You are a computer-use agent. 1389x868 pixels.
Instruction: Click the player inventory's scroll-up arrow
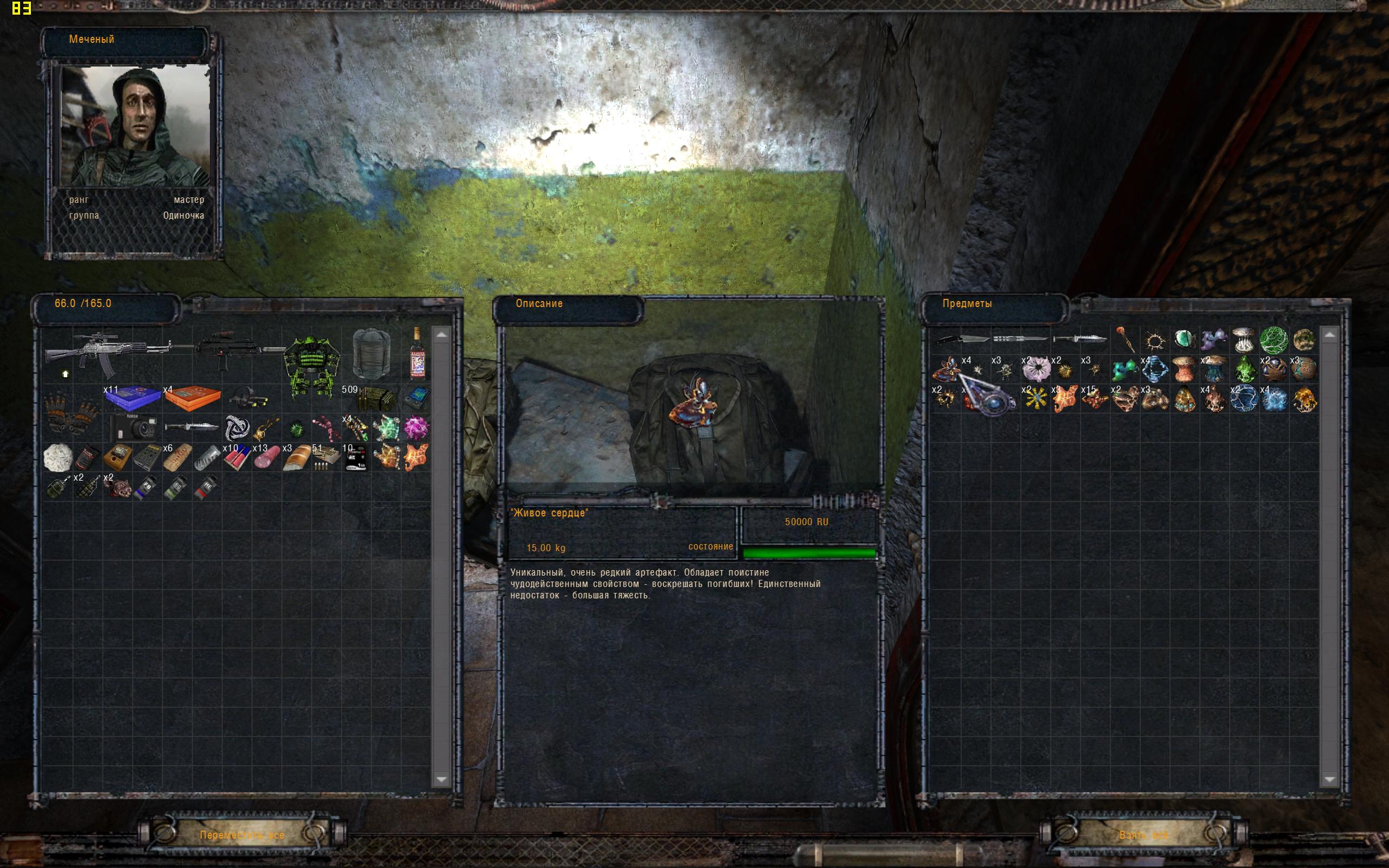click(441, 335)
